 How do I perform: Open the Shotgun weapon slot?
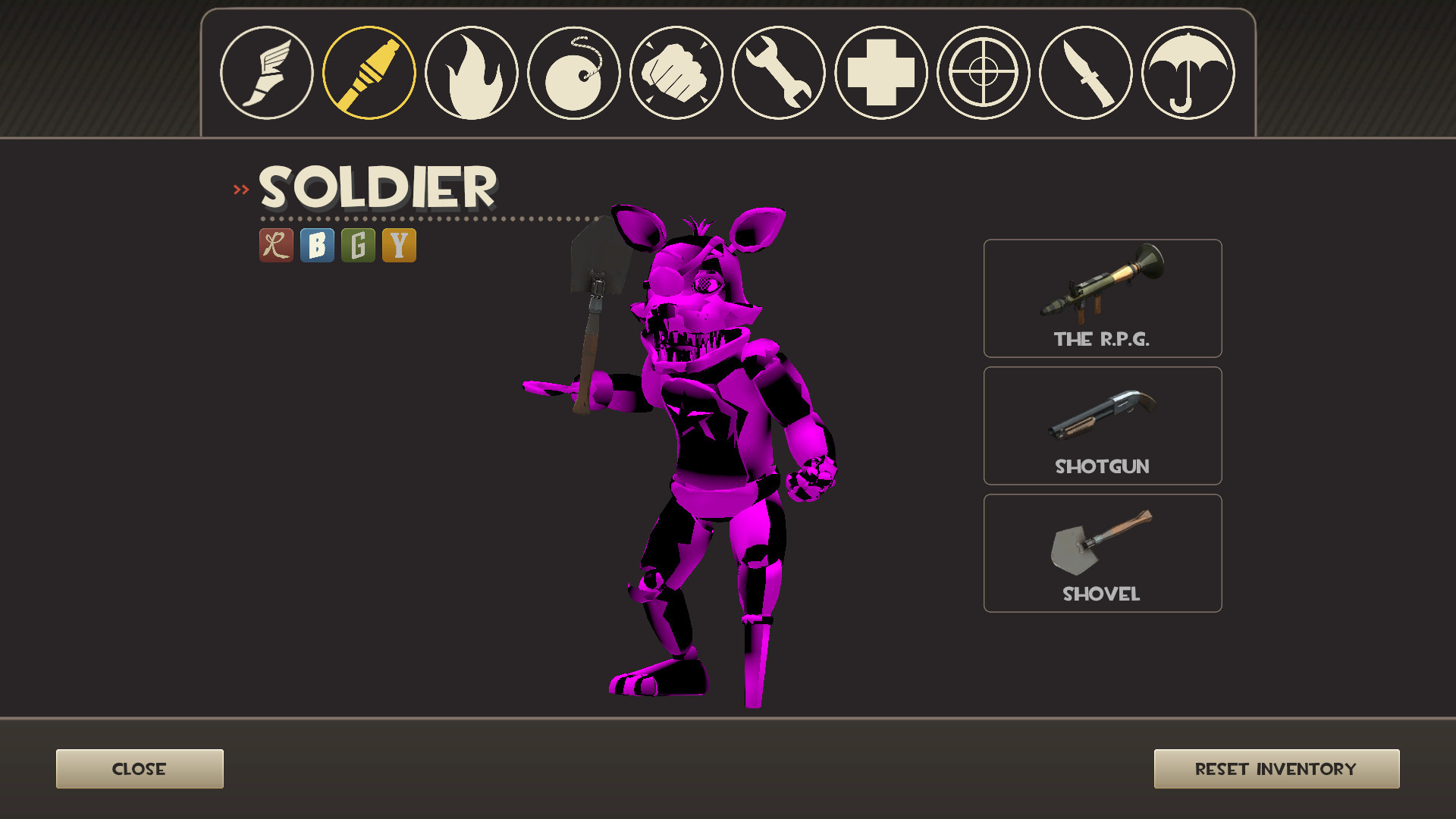[x=1102, y=425]
